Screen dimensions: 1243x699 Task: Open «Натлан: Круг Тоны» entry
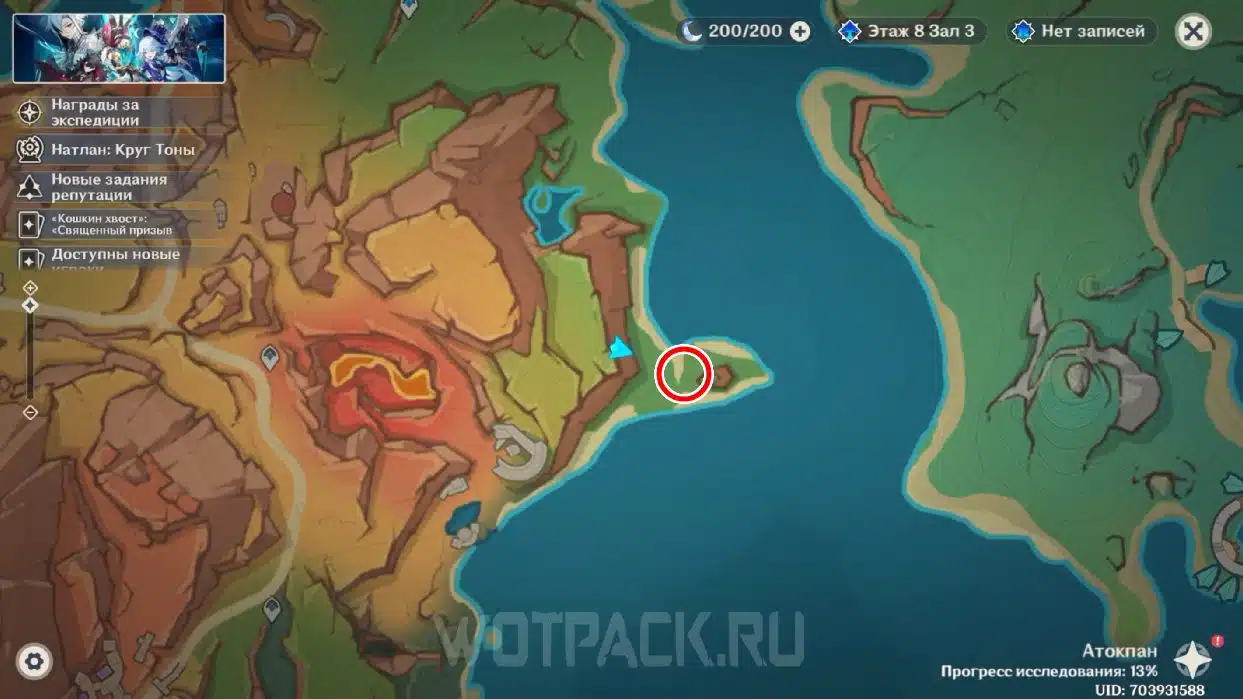[111, 149]
